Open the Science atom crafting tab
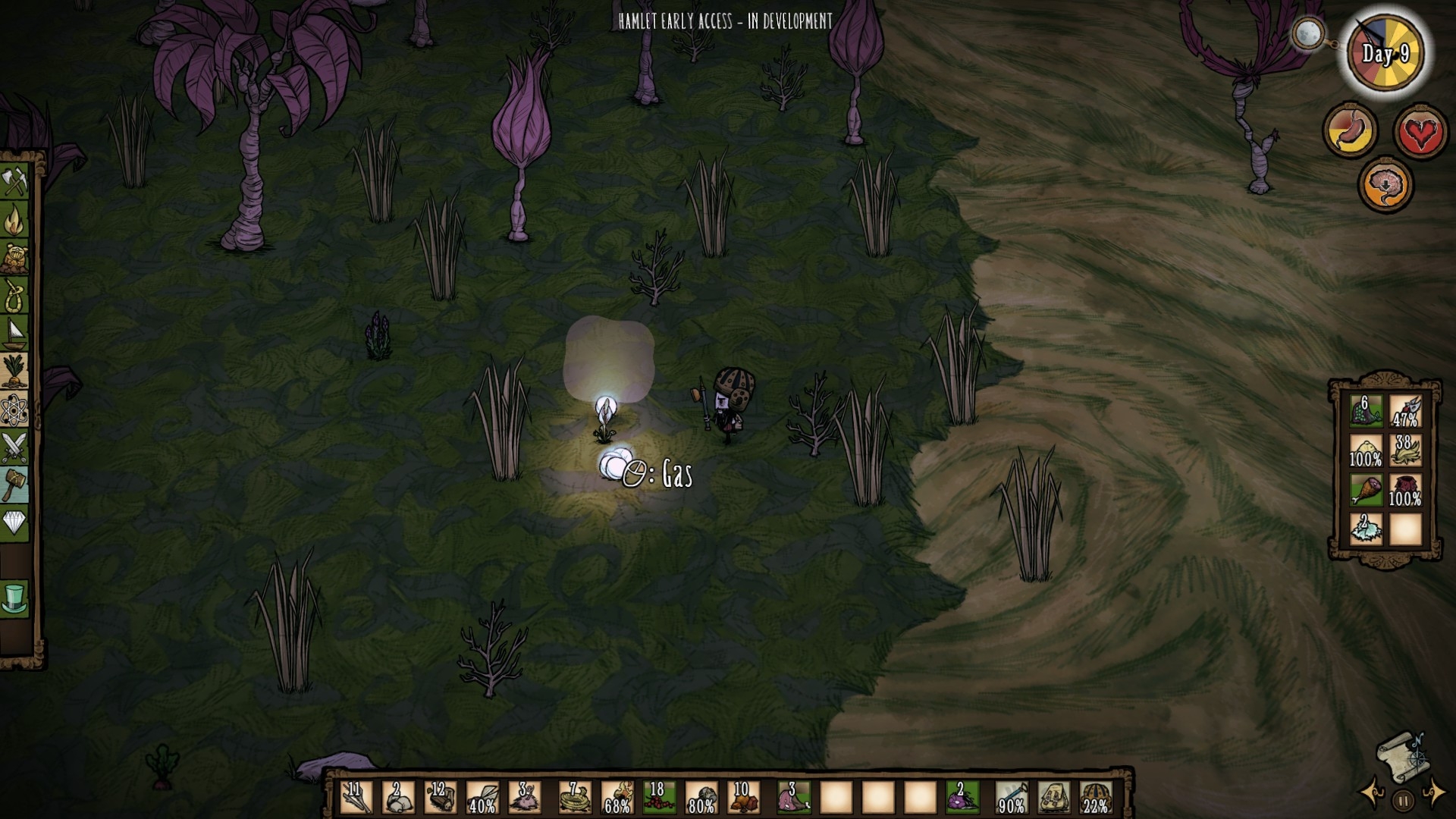 pyautogui.click(x=14, y=409)
